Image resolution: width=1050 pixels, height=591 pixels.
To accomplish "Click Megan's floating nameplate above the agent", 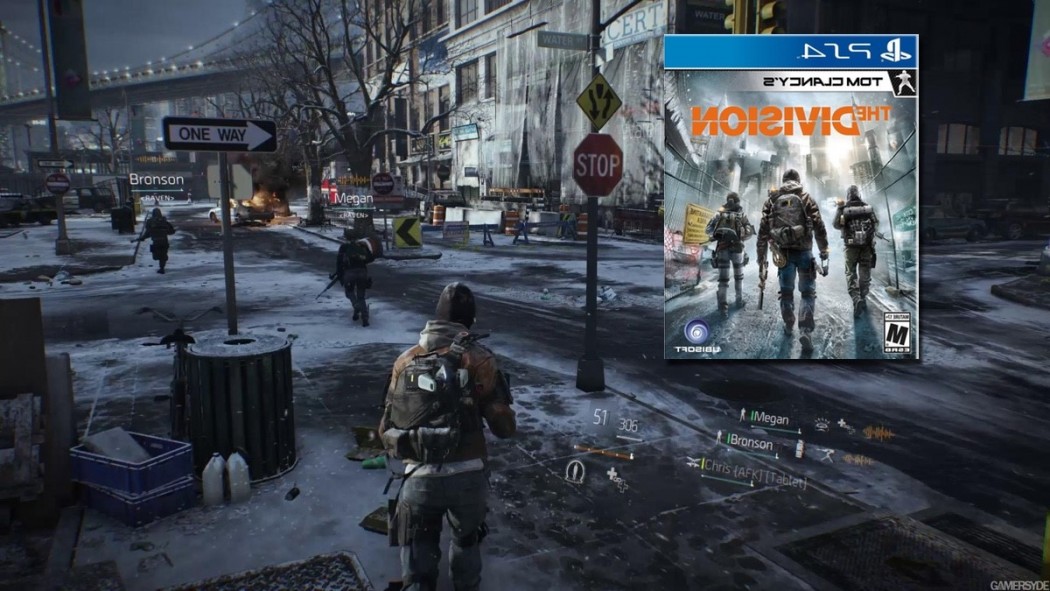I will click(354, 198).
